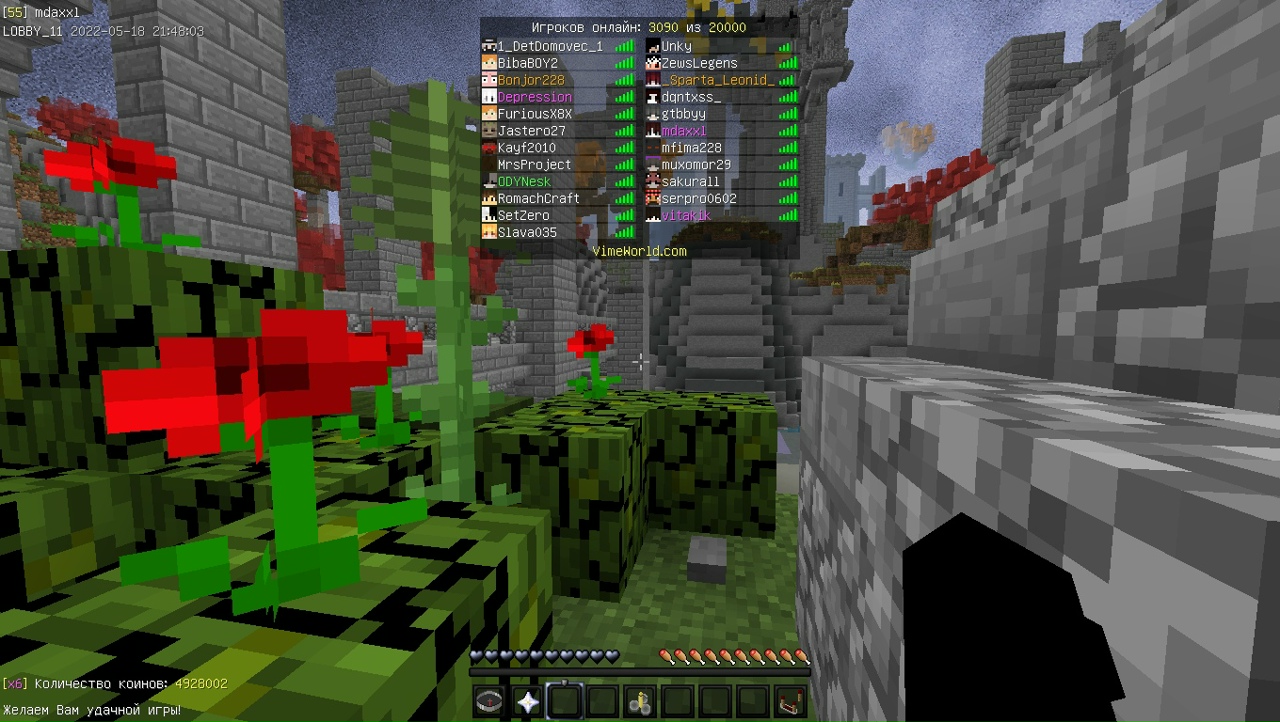Click the experience bar above the hotbar

point(640,672)
